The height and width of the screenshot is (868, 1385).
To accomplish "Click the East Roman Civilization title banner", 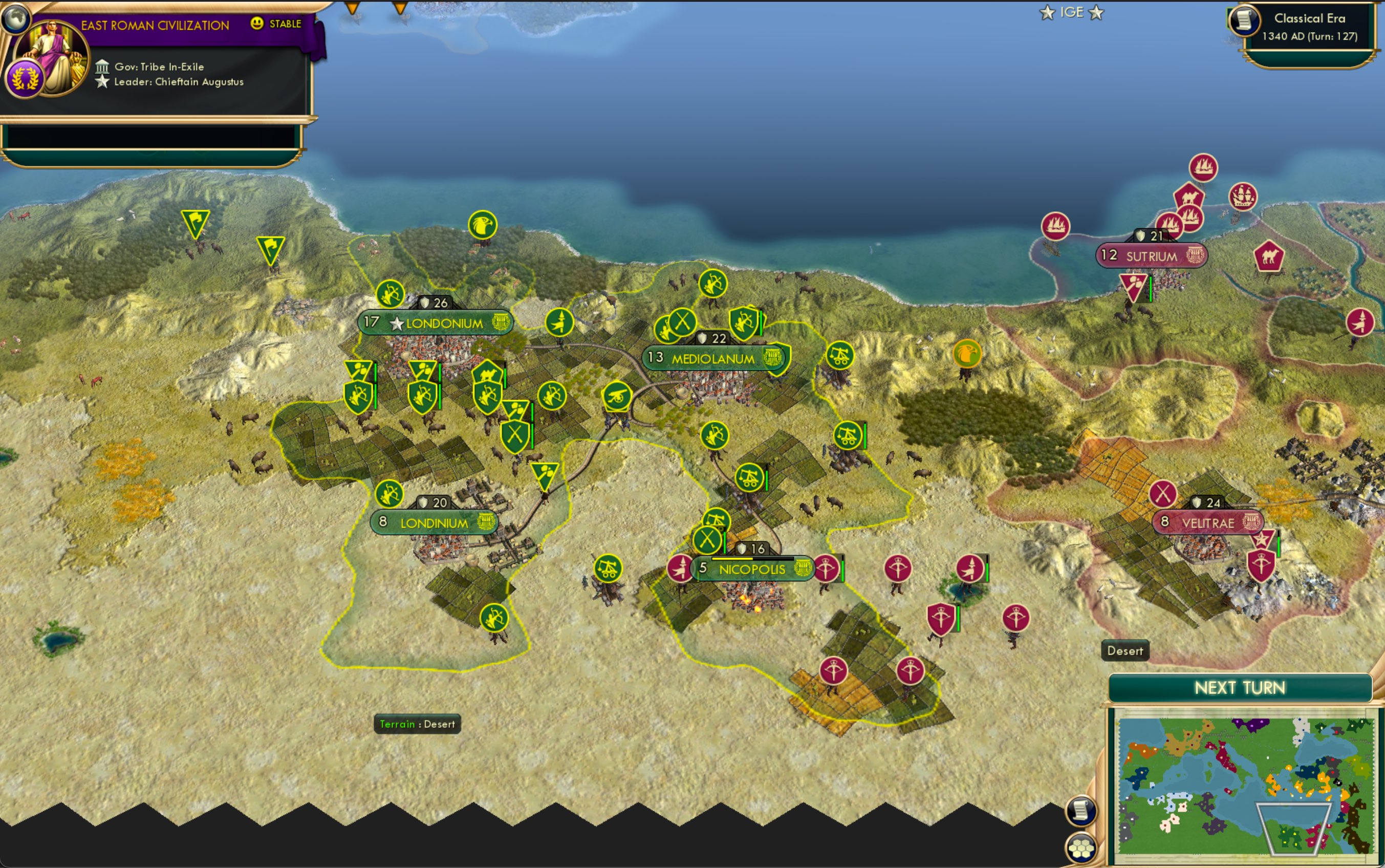I will tap(155, 25).
